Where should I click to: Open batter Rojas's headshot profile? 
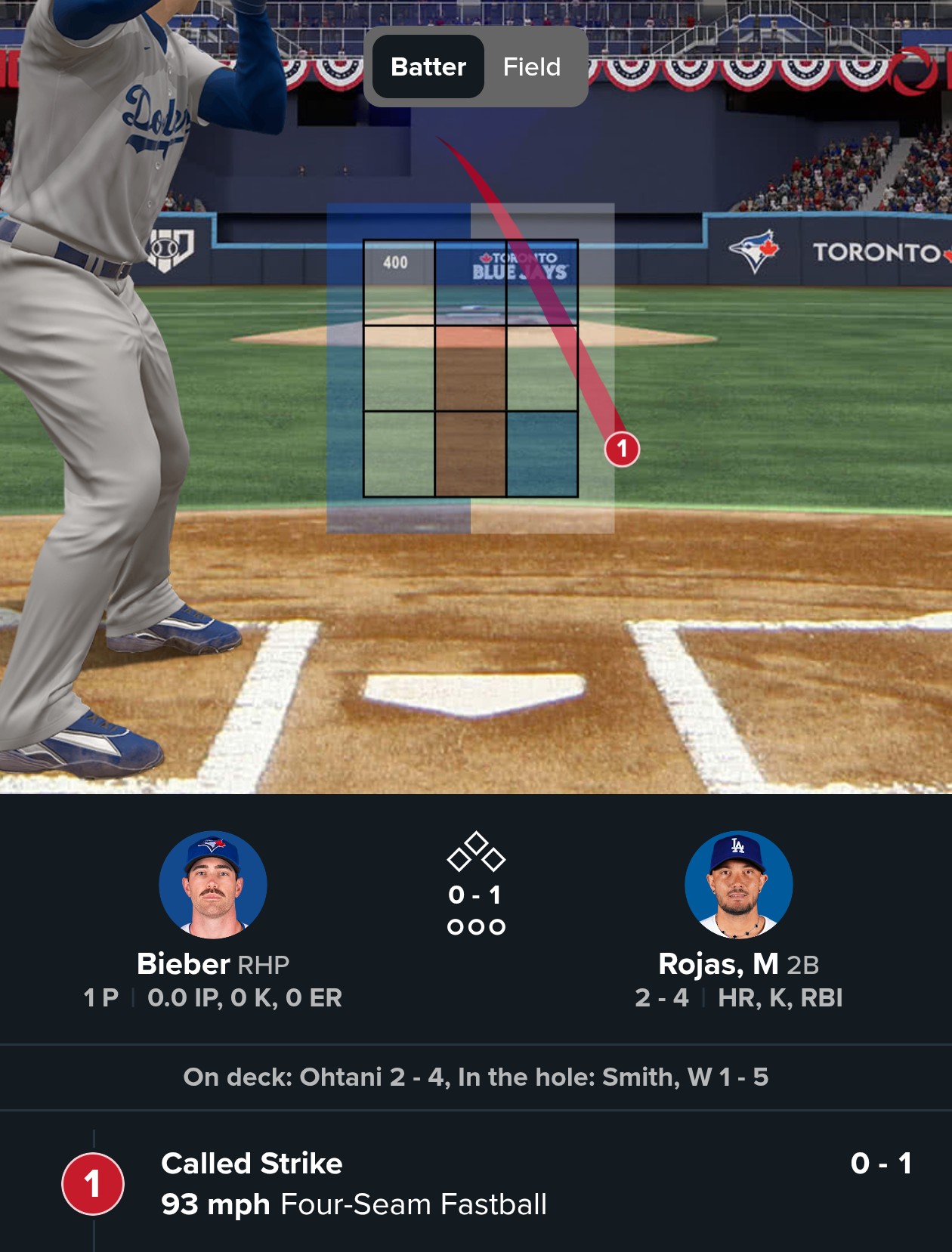pos(738,885)
